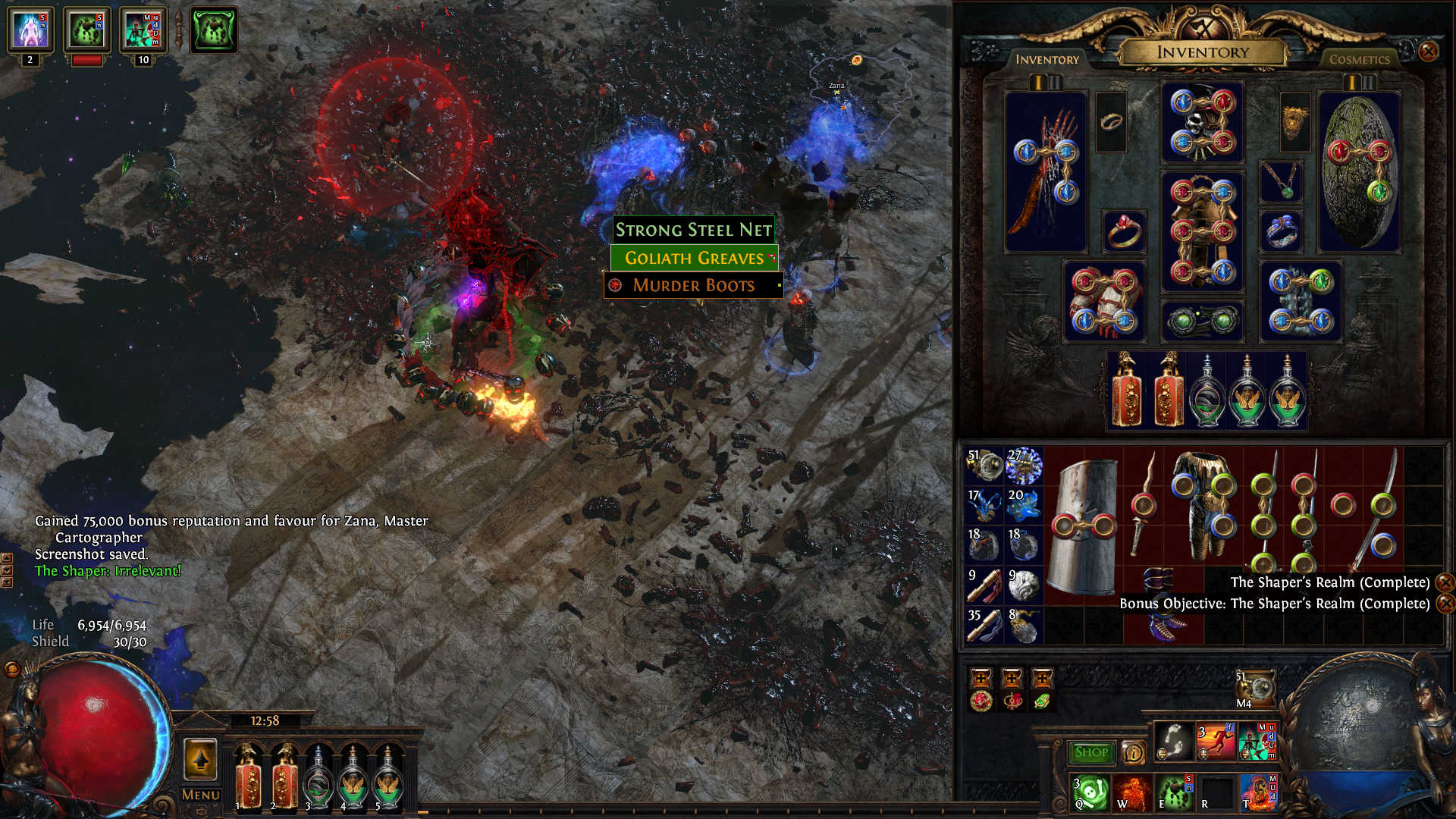The height and width of the screenshot is (819, 1456).
Task: Click the equipped ruby ring slot
Action: [1123, 231]
